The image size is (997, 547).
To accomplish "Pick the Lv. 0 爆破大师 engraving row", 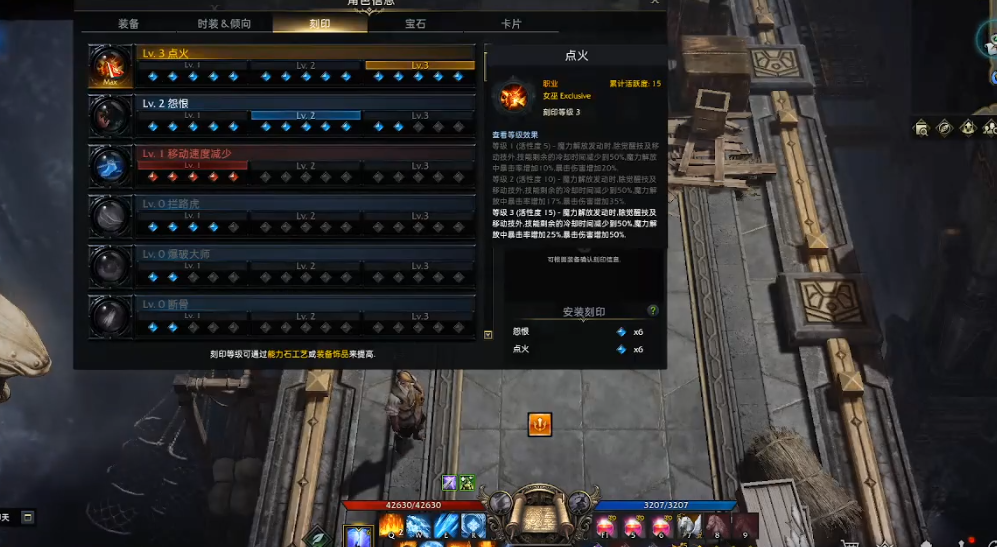I will tap(305, 265).
